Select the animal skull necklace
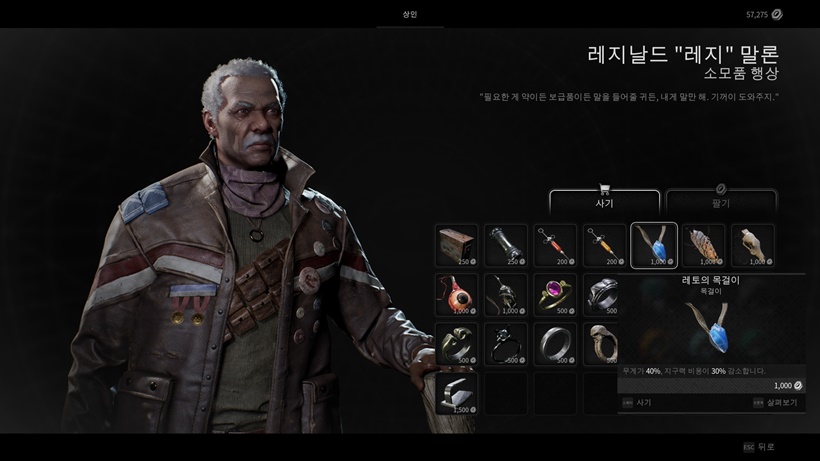The width and height of the screenshot is (820, 461). (753, 246)
